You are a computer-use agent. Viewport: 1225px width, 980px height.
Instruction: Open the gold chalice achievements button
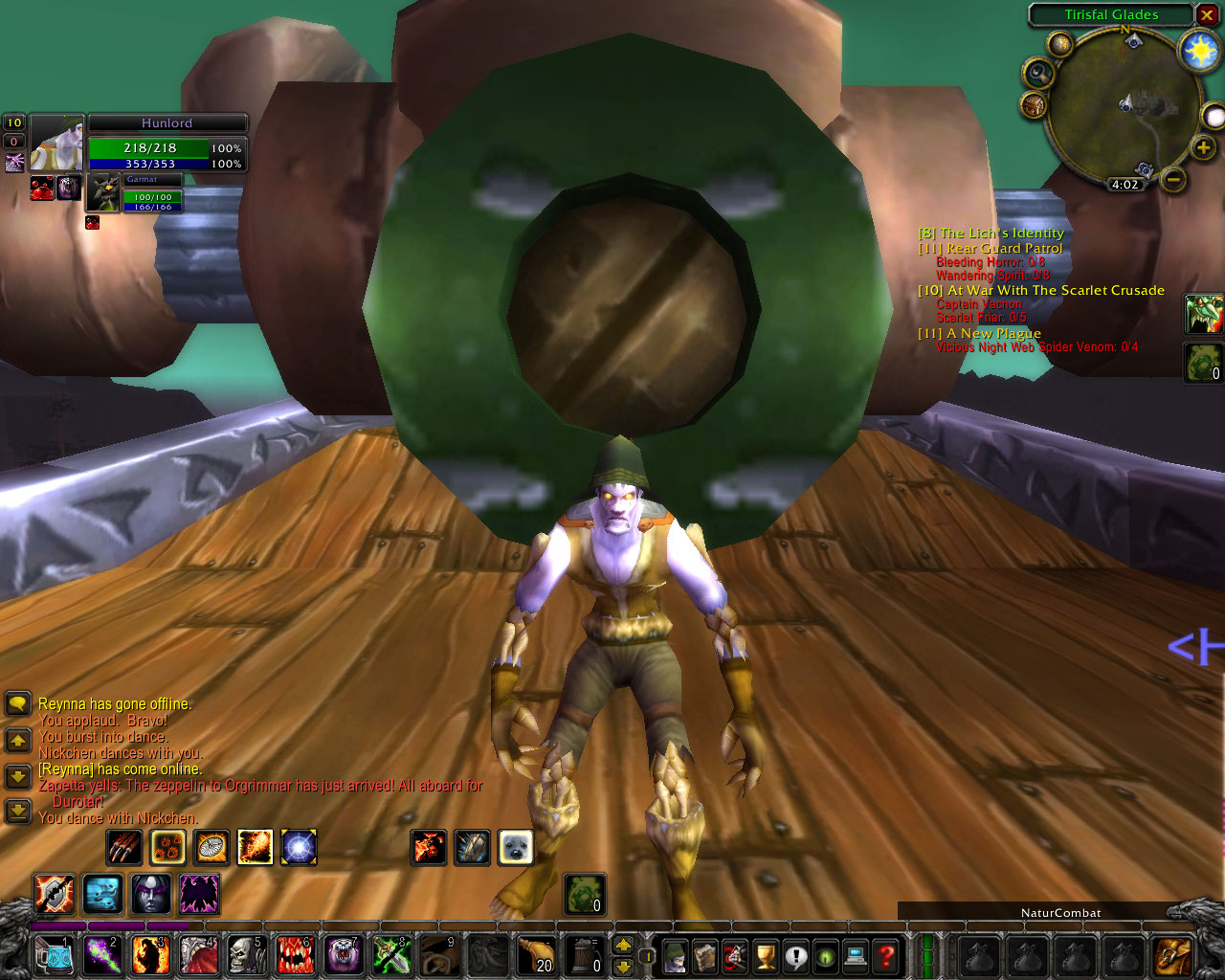[766, 955]
